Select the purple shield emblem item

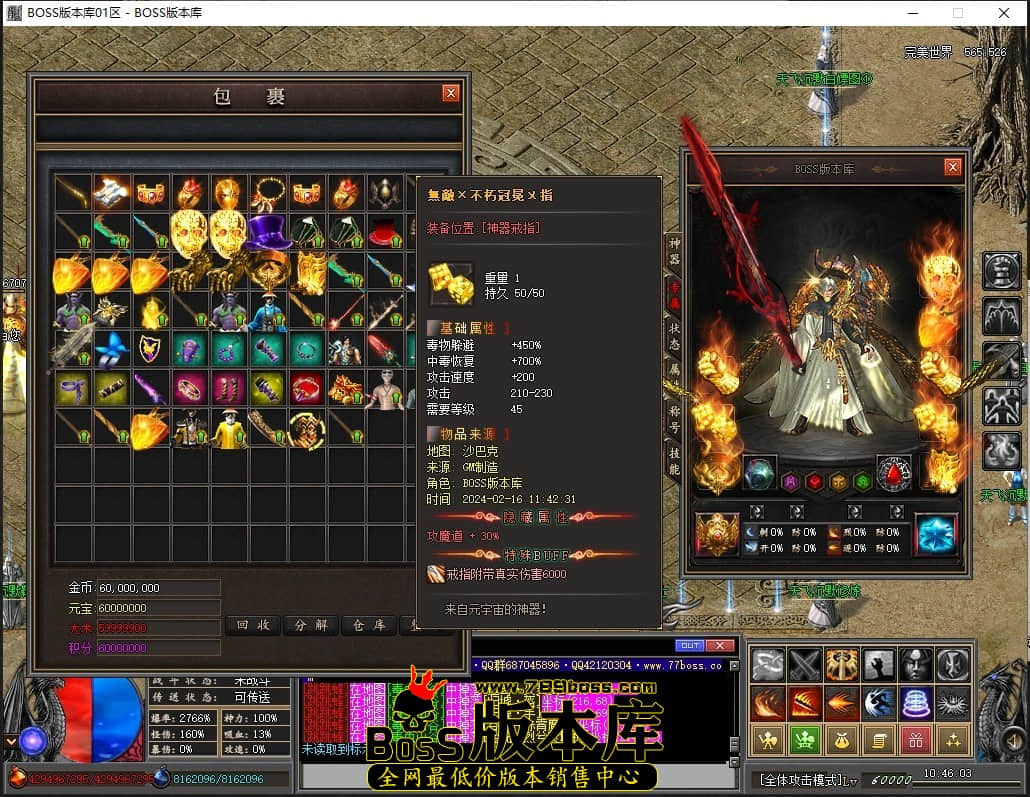tap(151, 350)
